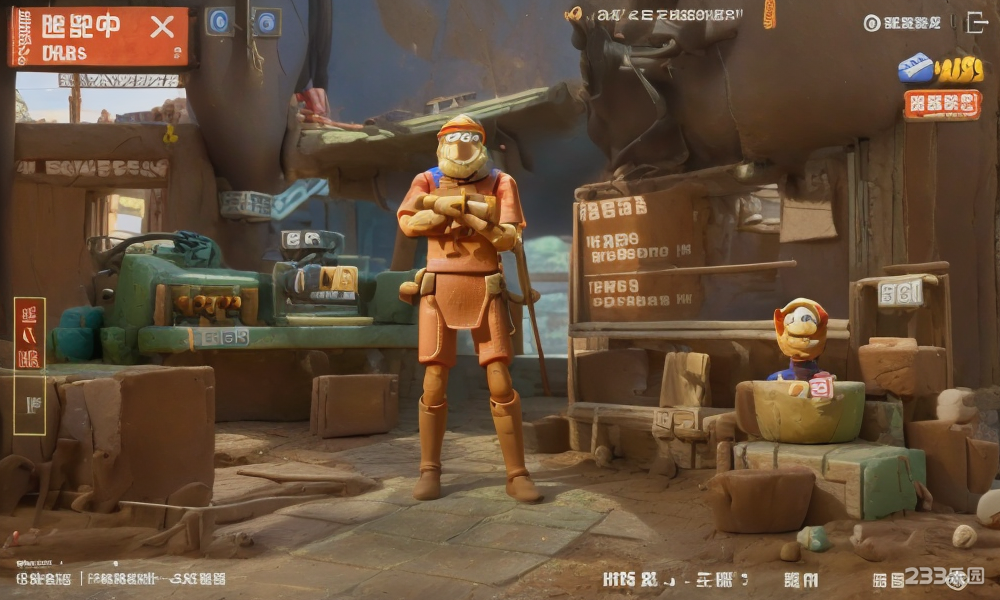The width and height of the screenshot is (1000, 600).
Task: Close the orange banner with the X
Action: pos(162,27)
